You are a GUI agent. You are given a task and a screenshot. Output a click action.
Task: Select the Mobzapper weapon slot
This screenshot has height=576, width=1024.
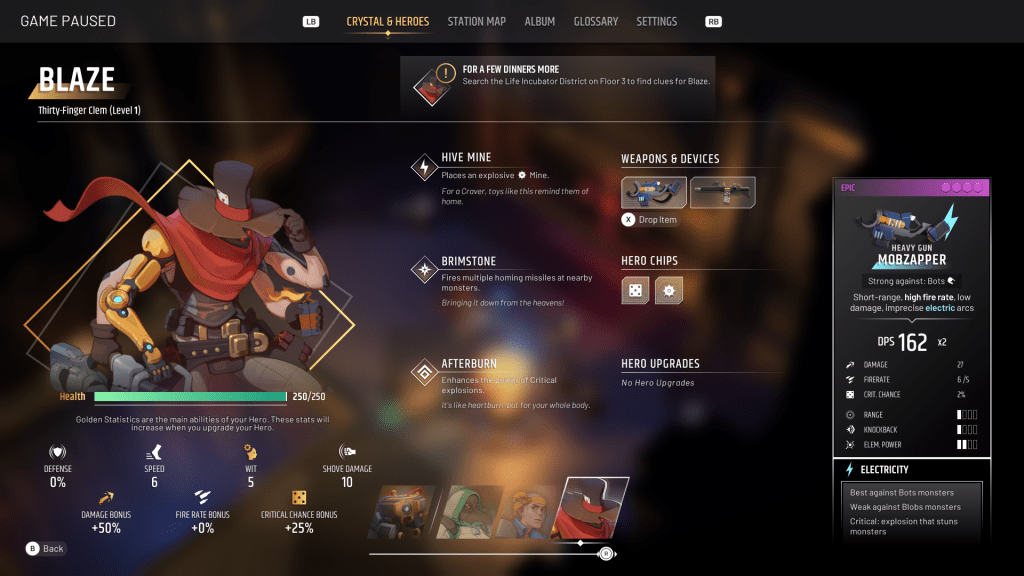[654, 192]
